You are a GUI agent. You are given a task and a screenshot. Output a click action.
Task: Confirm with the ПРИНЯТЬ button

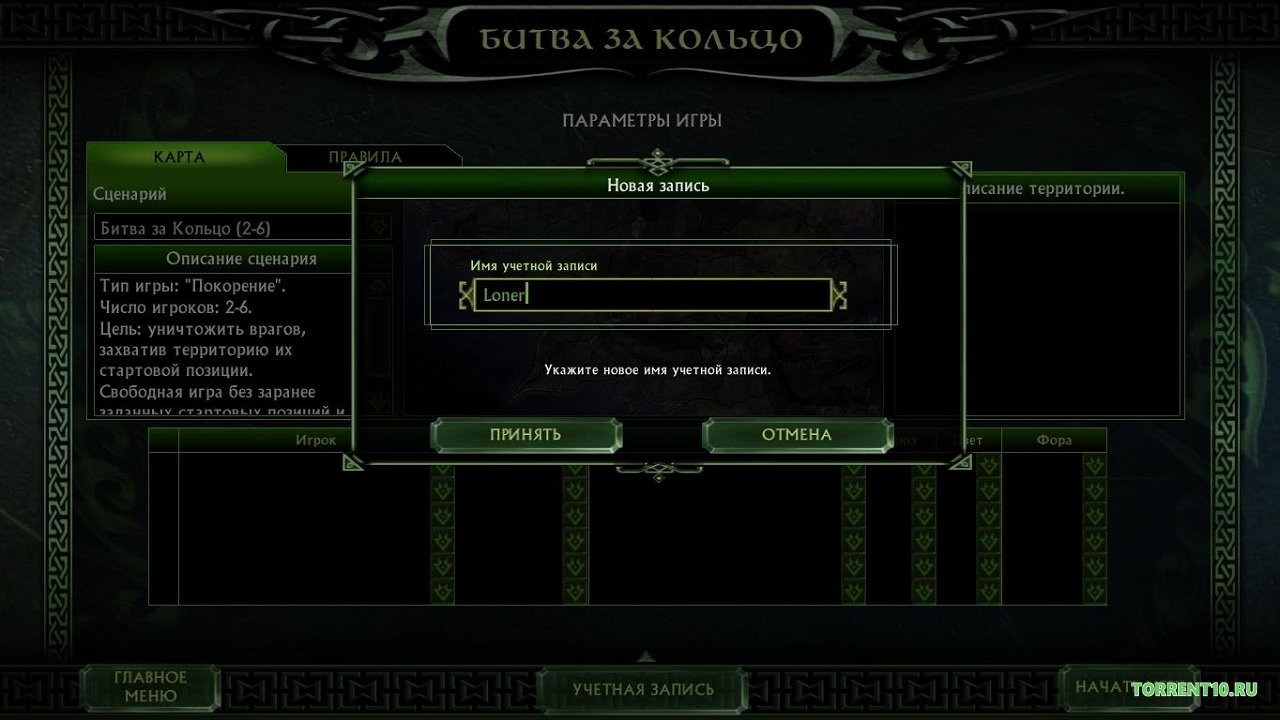pos(527,435)
